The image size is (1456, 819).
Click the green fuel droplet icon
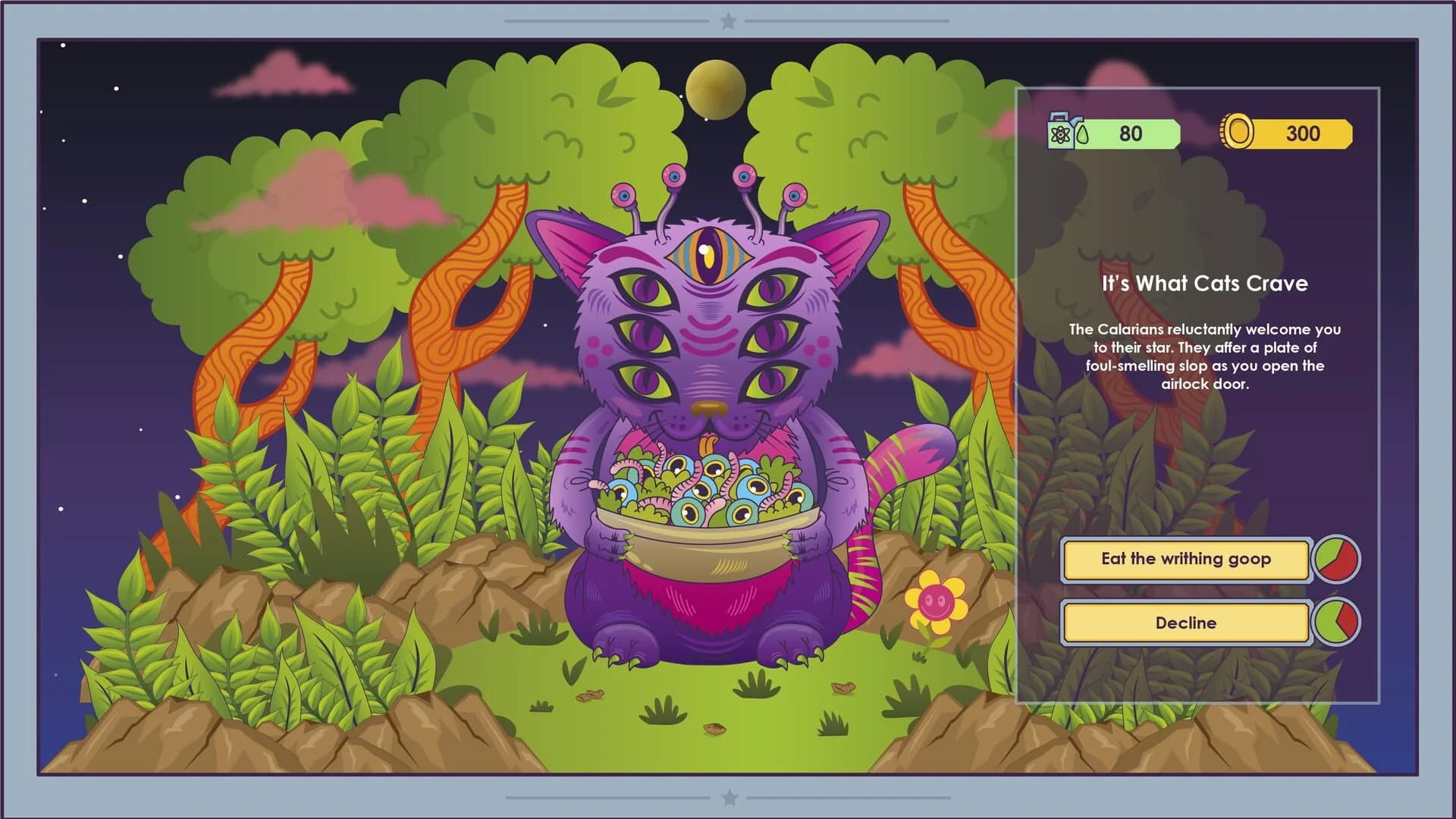[1083, 133]
